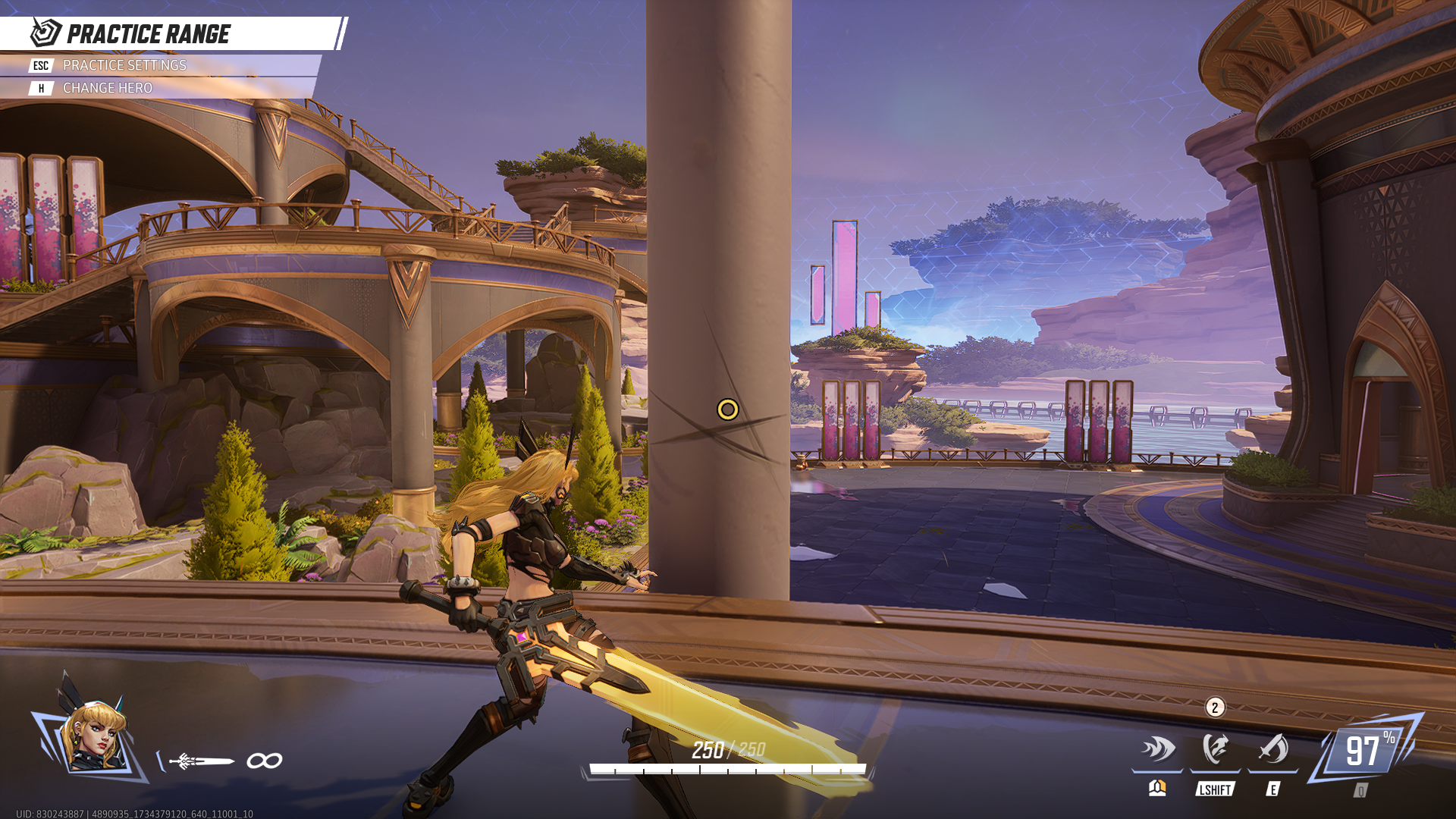Use the sword-swing E ability
Image resolution: width=1456 pixels, height=819 pixels.
pos(1273,750)
